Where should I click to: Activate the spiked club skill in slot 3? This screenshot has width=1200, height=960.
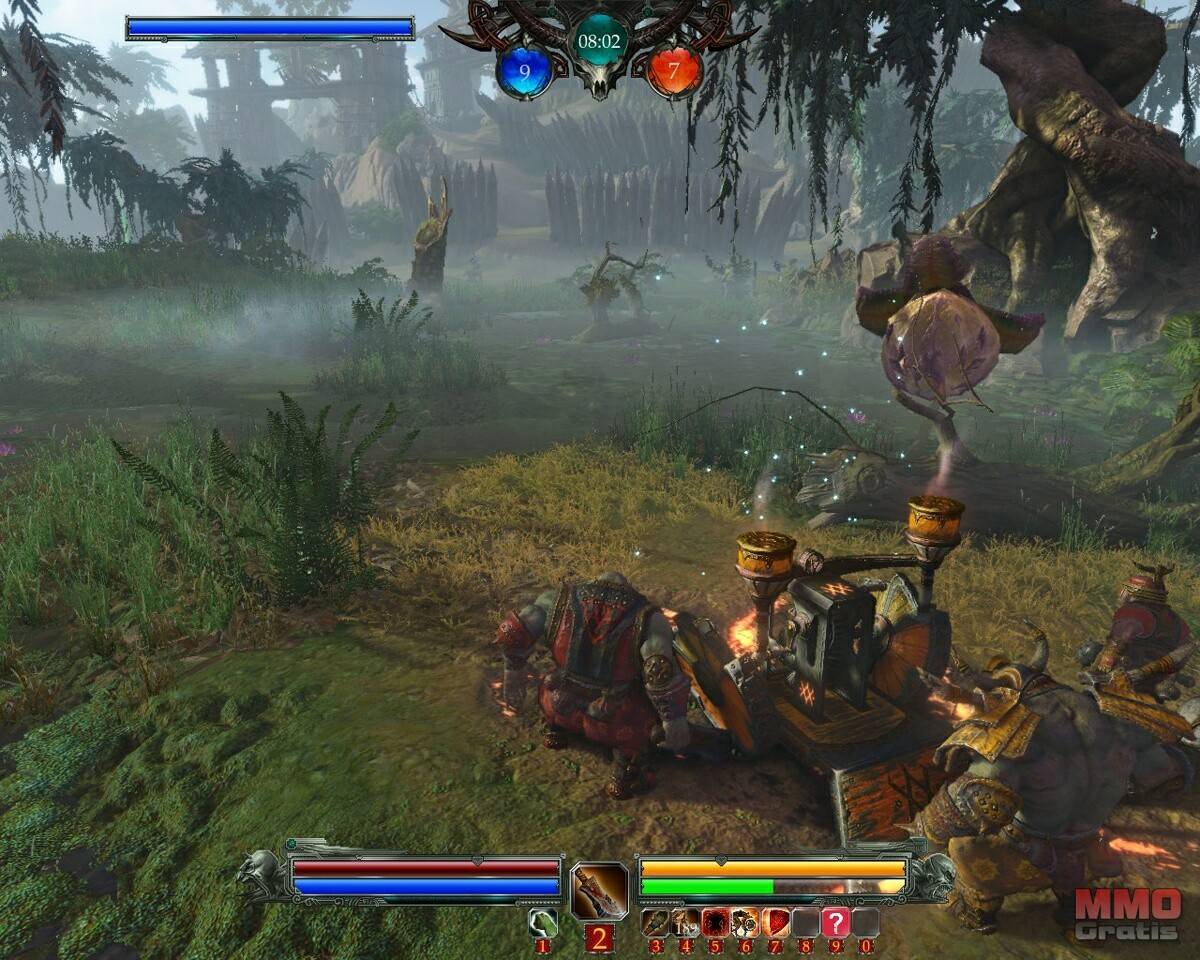point(655,922)
